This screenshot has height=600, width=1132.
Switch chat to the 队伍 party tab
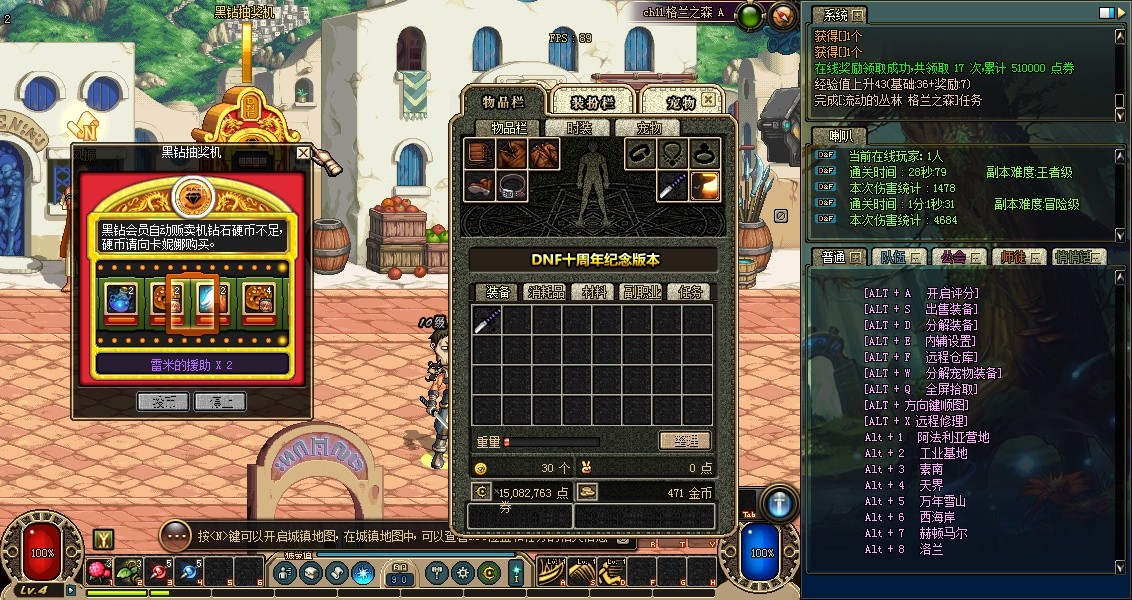point(895,257)
